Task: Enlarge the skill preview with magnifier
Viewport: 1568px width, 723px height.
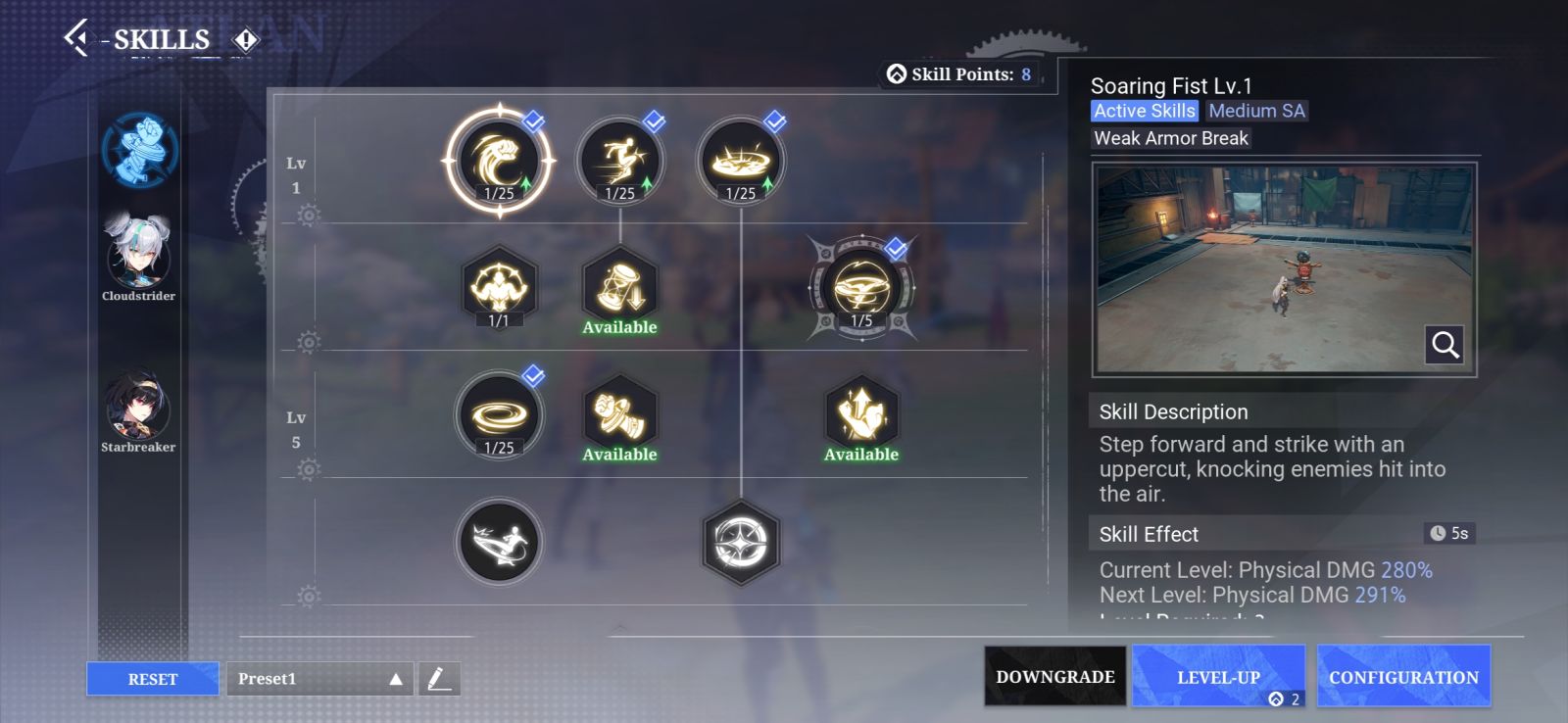Action: pos(1445,345)
